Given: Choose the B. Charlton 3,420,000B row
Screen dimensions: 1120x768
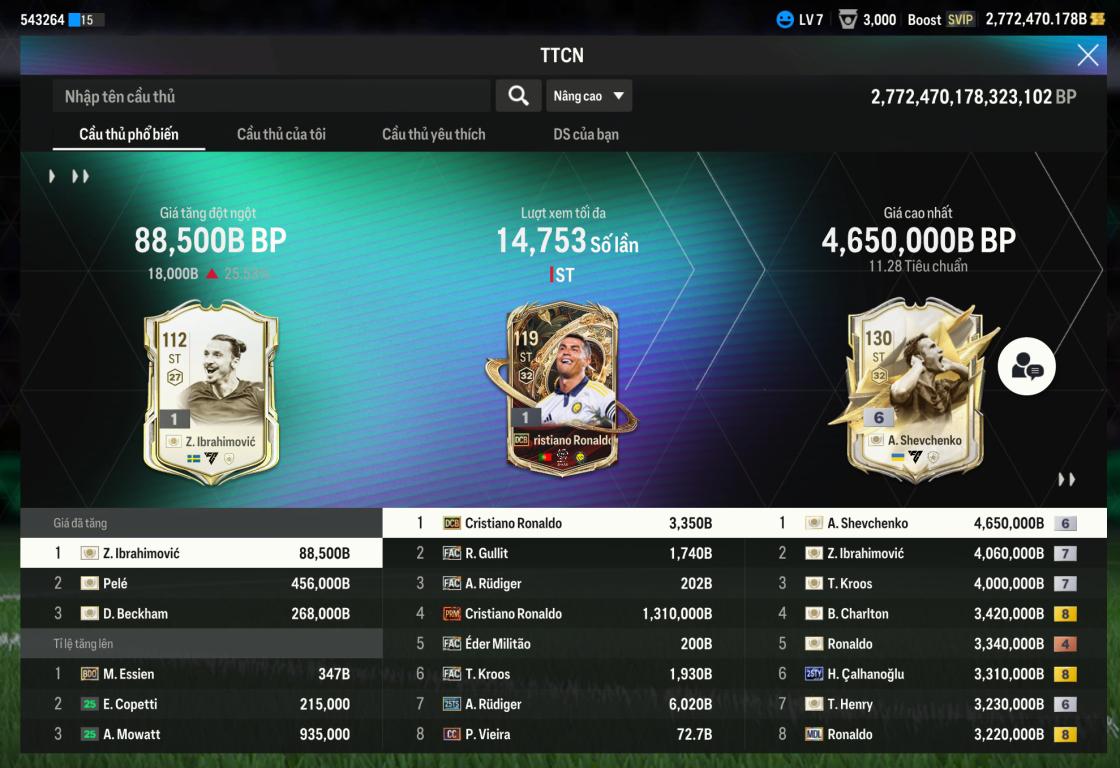Looking at the screenshot, I should (925, 614).
